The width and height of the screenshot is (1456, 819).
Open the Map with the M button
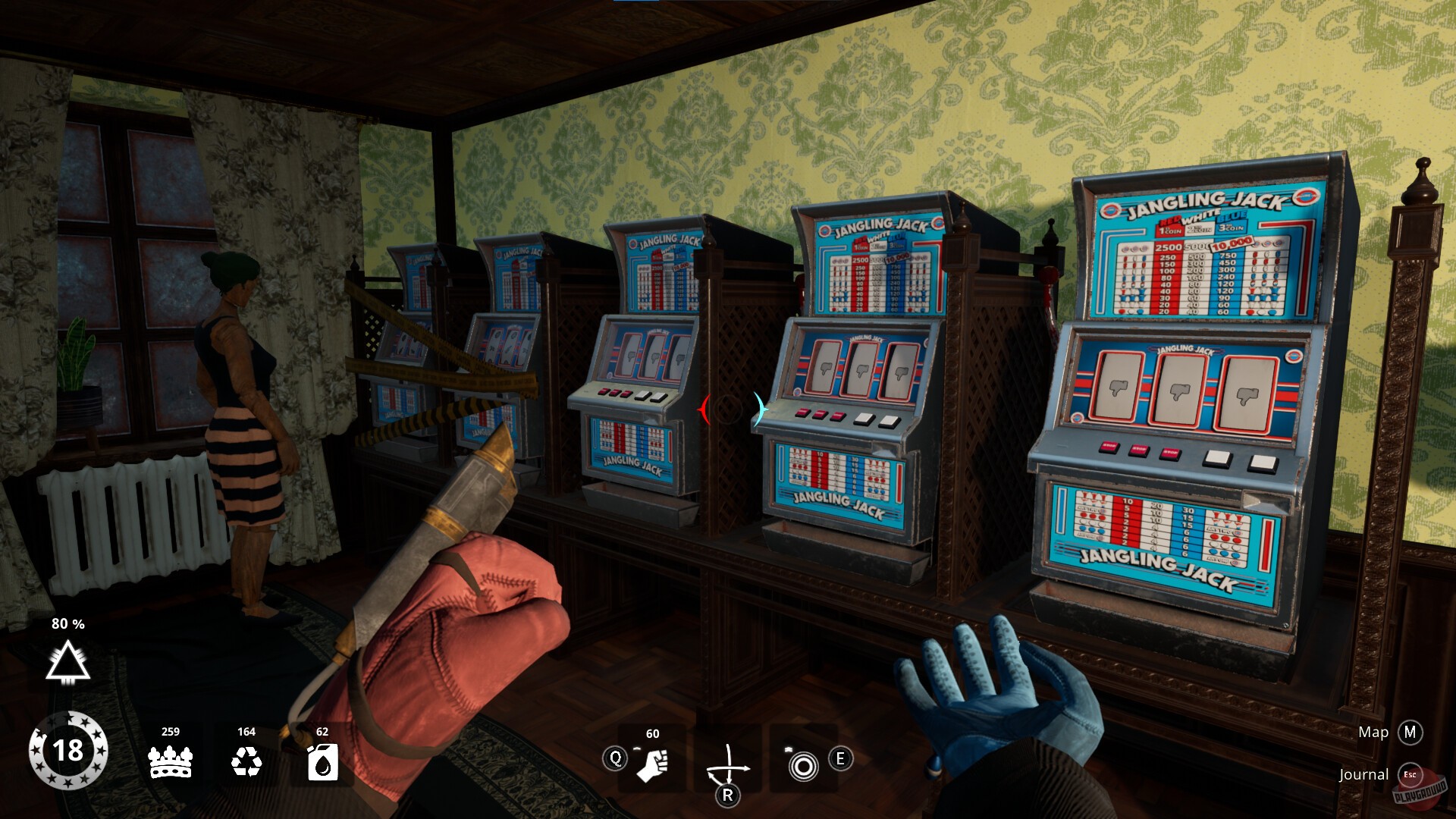pyautogui.click(x=1411, y=733)
